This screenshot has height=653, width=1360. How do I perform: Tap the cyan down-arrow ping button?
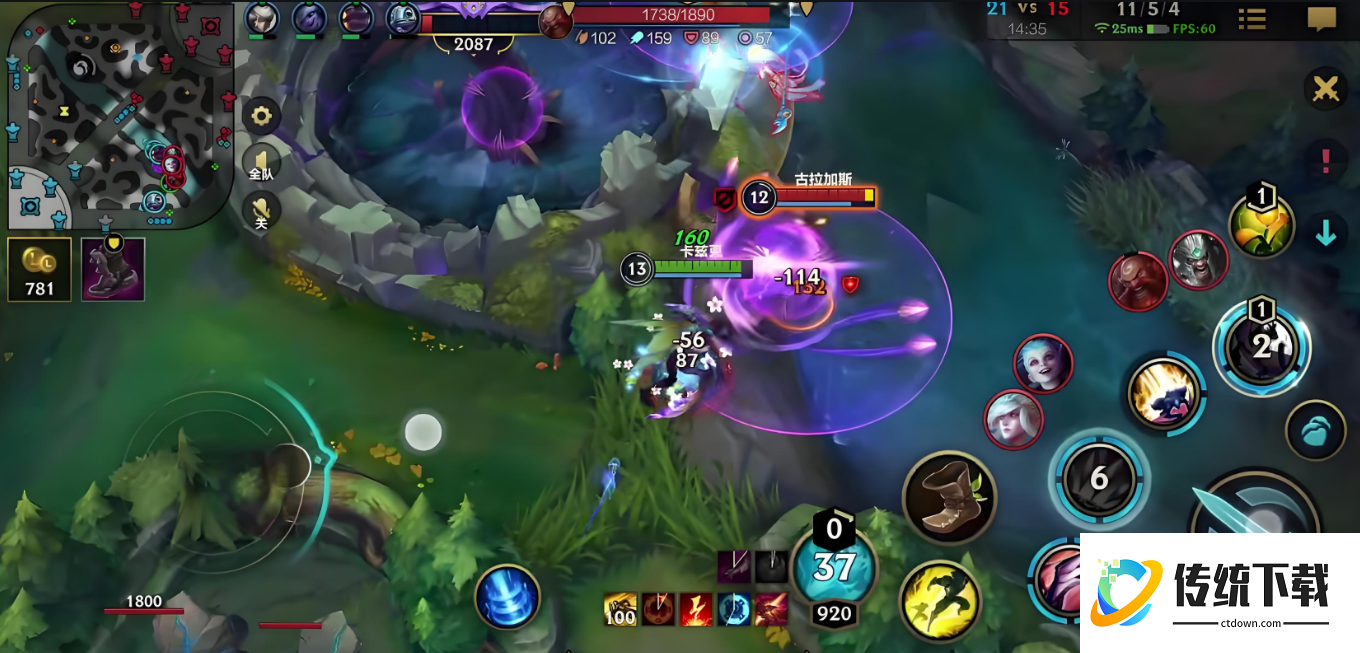point(1326,233)
